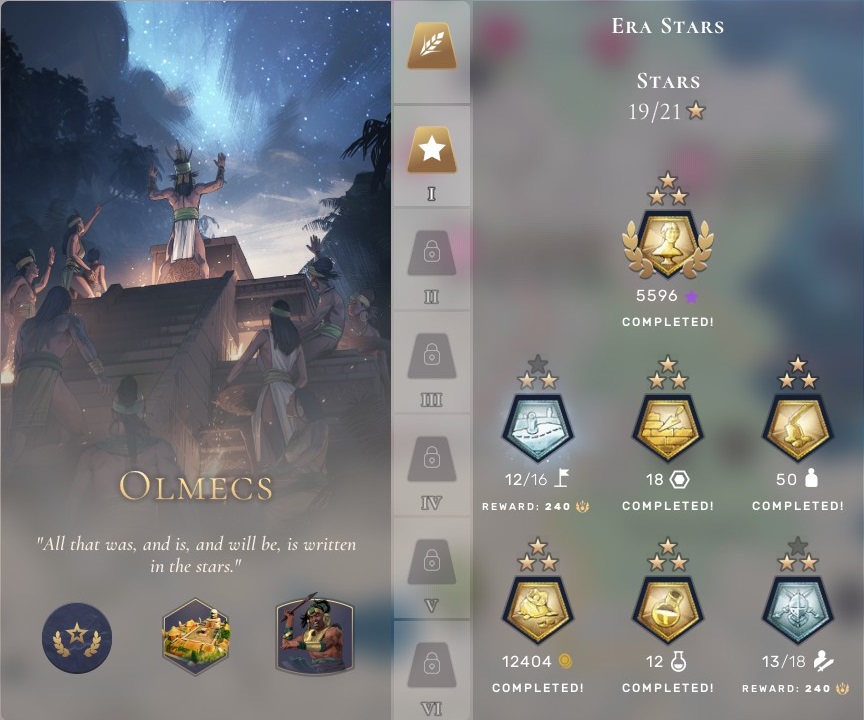Click the gold population badge showing 50
The image size is (864, 720).
[x=797, y=427]
